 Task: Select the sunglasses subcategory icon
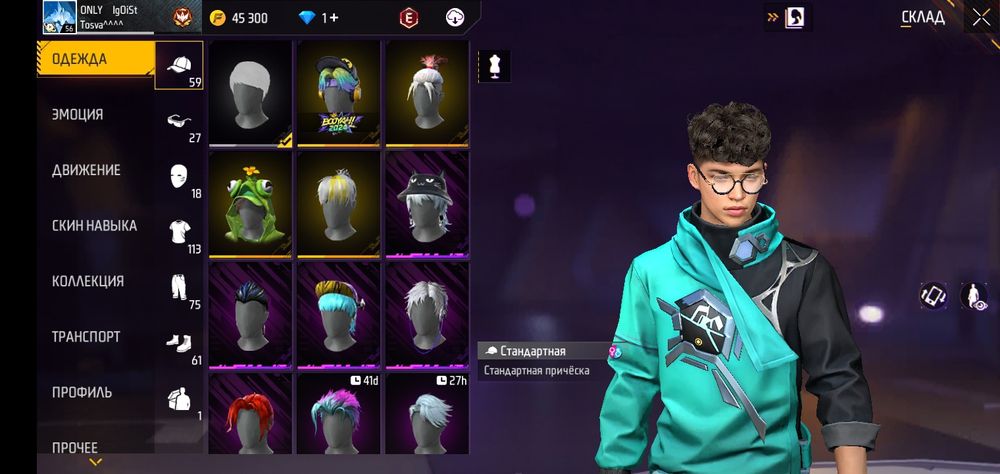tap(180, 123)
